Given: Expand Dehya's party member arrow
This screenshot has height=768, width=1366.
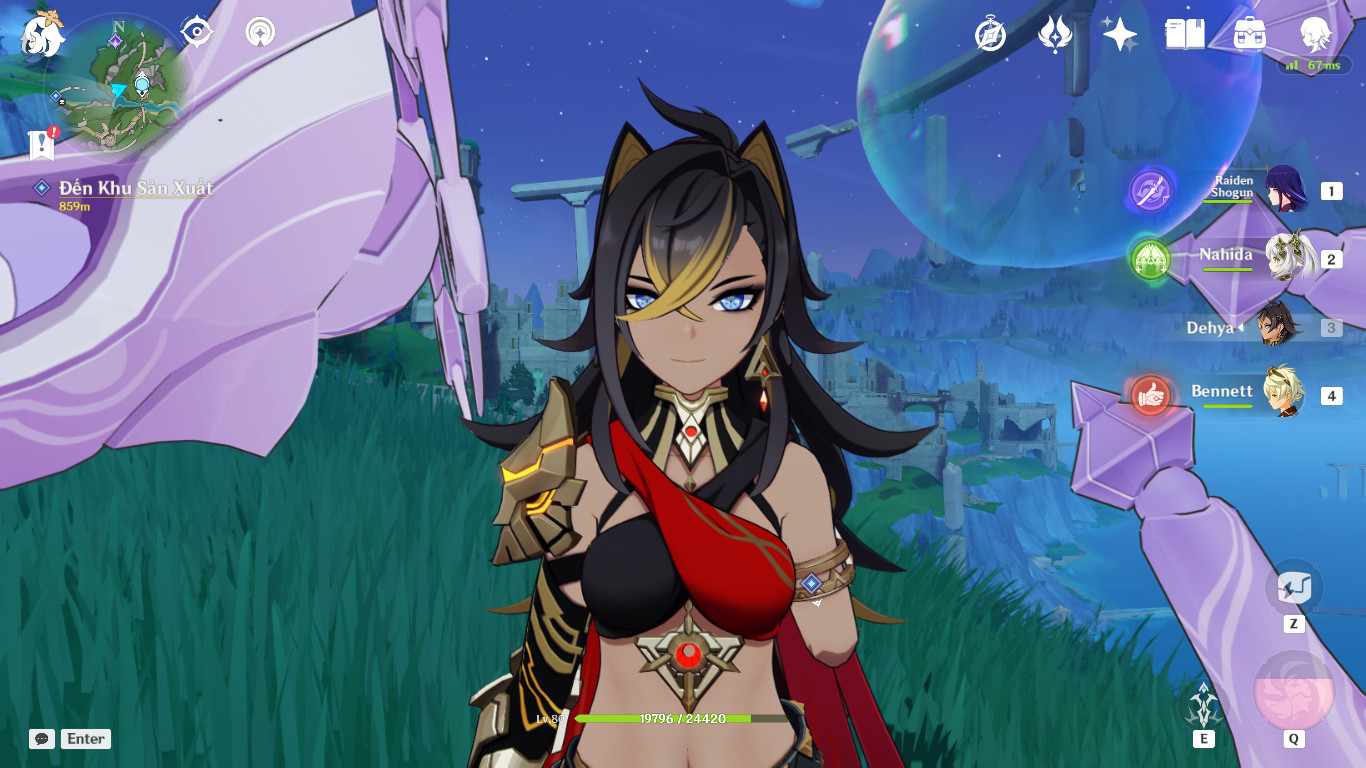Looking at the screenshot, I should 1238,329.
